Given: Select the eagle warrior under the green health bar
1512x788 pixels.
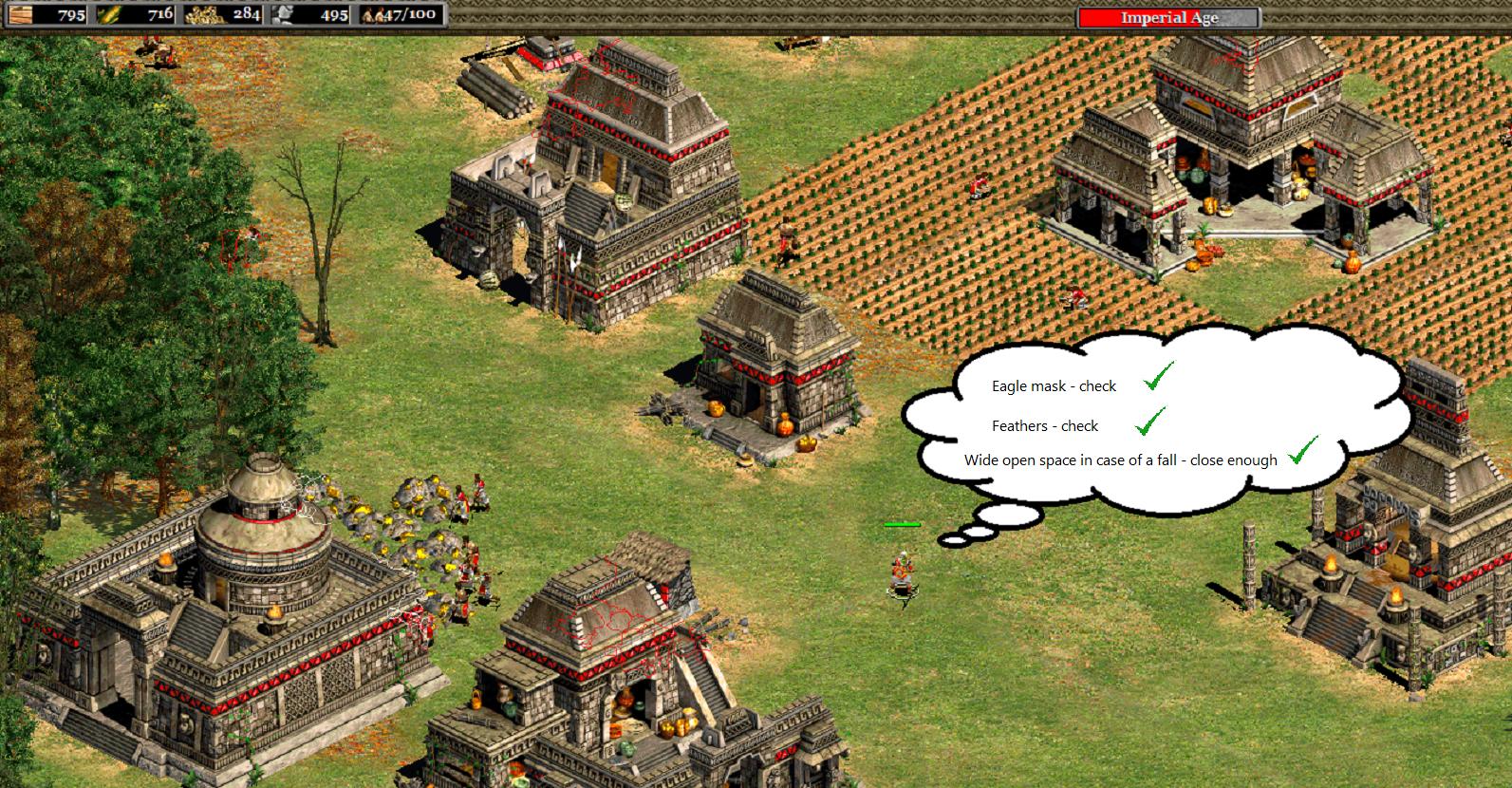Looking at the screenshot, I should (x=903, y=573).
